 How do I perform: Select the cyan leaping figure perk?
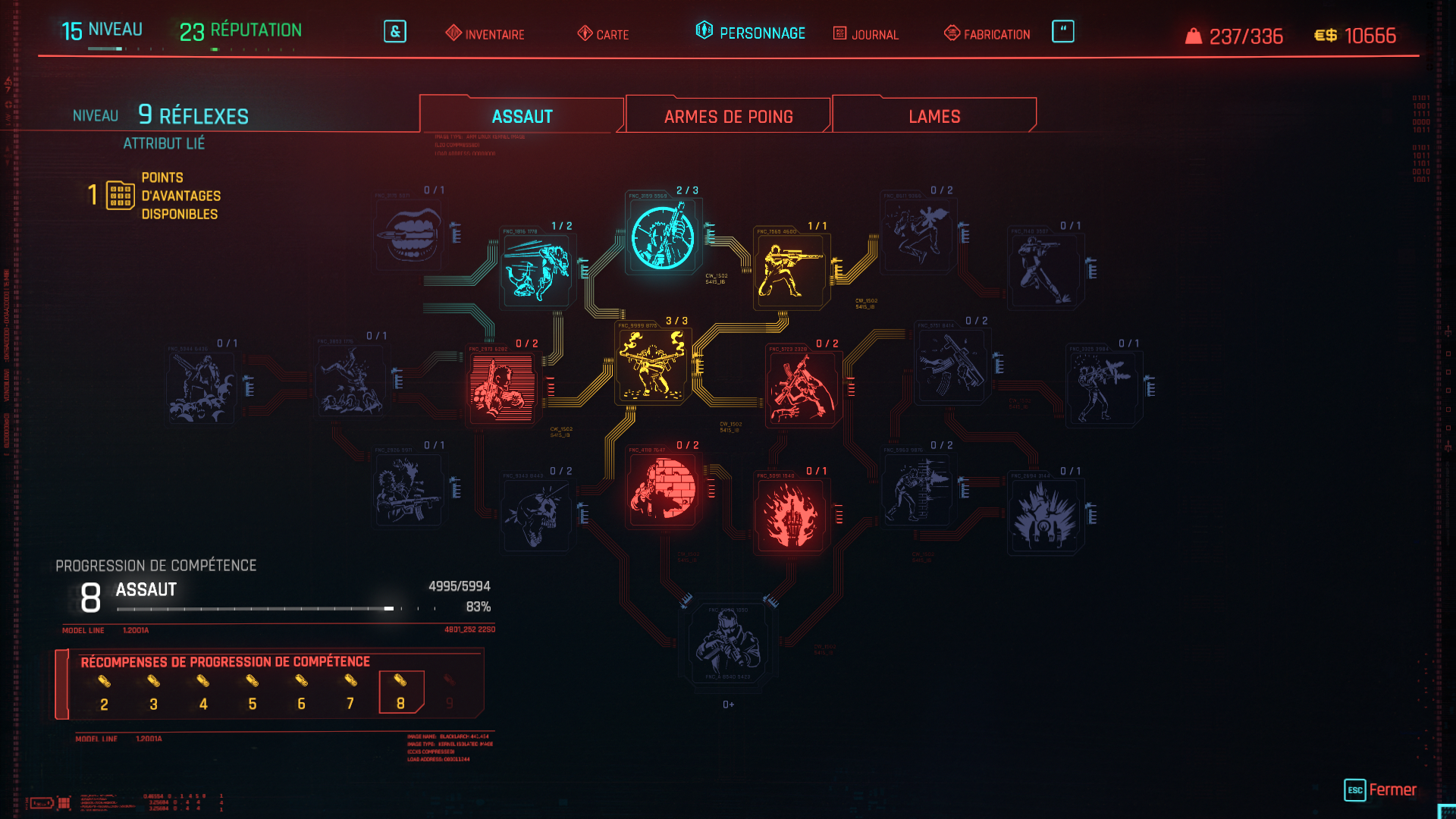(x=537, y=270)
